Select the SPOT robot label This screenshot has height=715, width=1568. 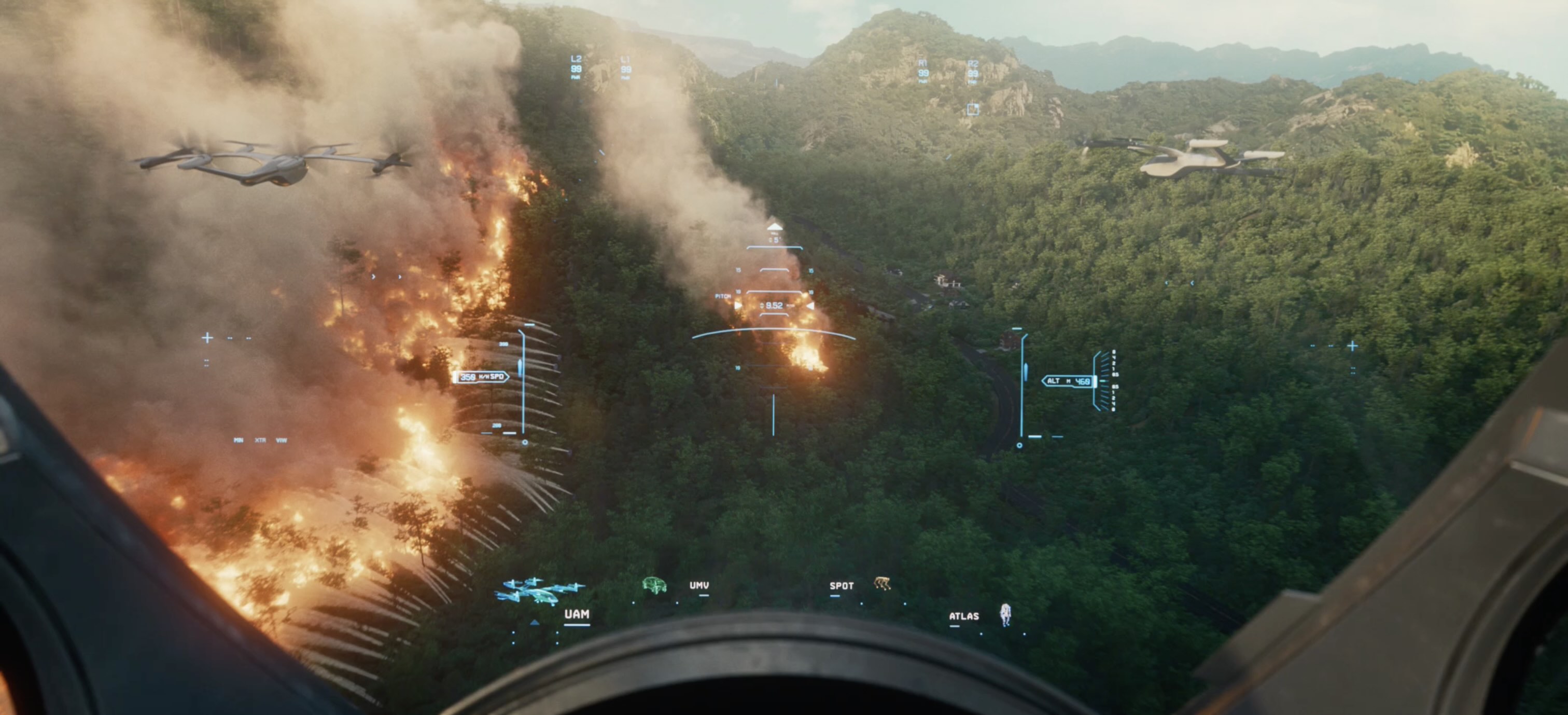pyautogui.click(x=841, y=586)
